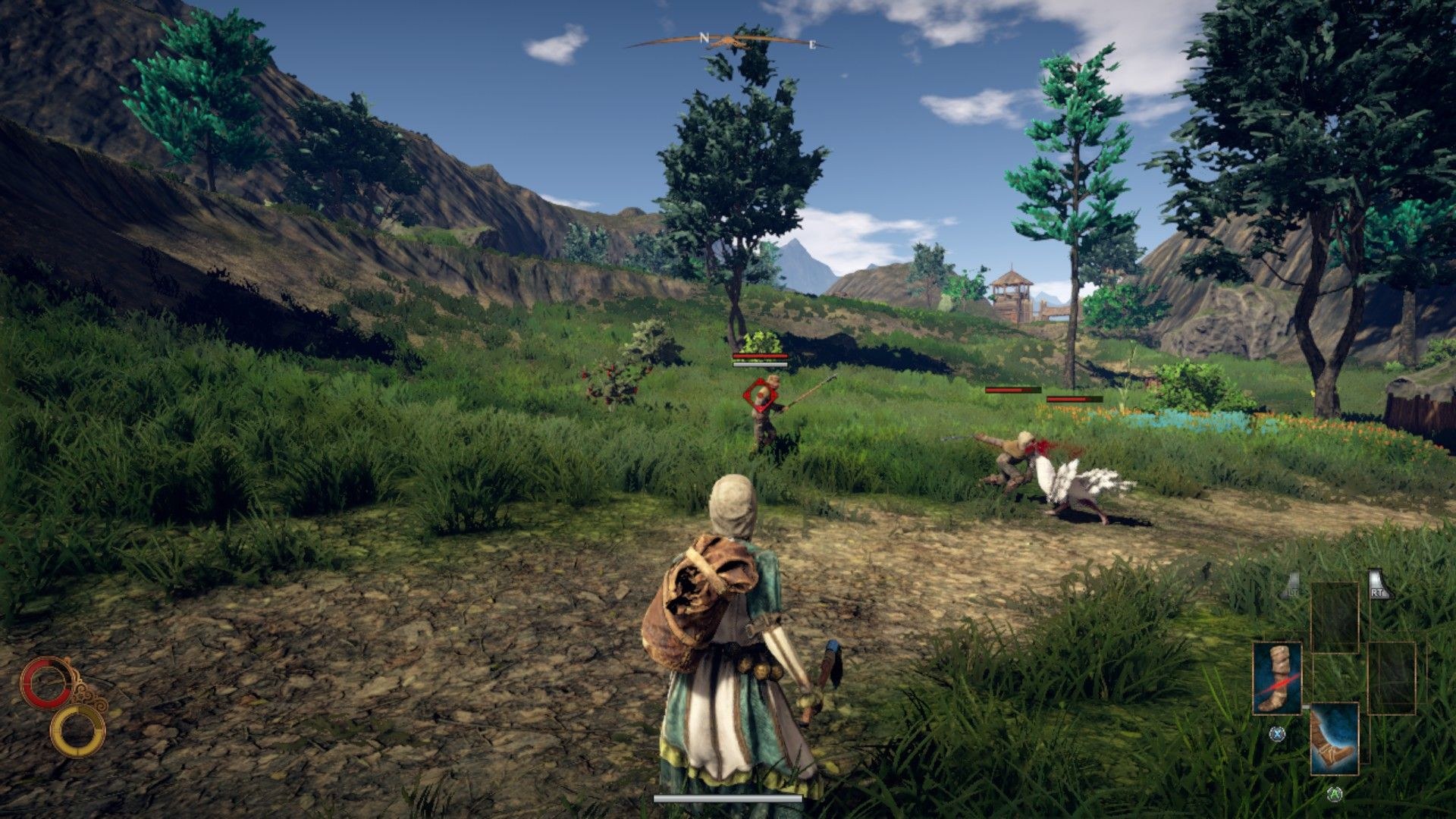Image resolution: width=1456 pixels, height=819 pixels.
Task: Click the compass bar showing N and E
Action: pyautogui.click(x=728, y=41)
